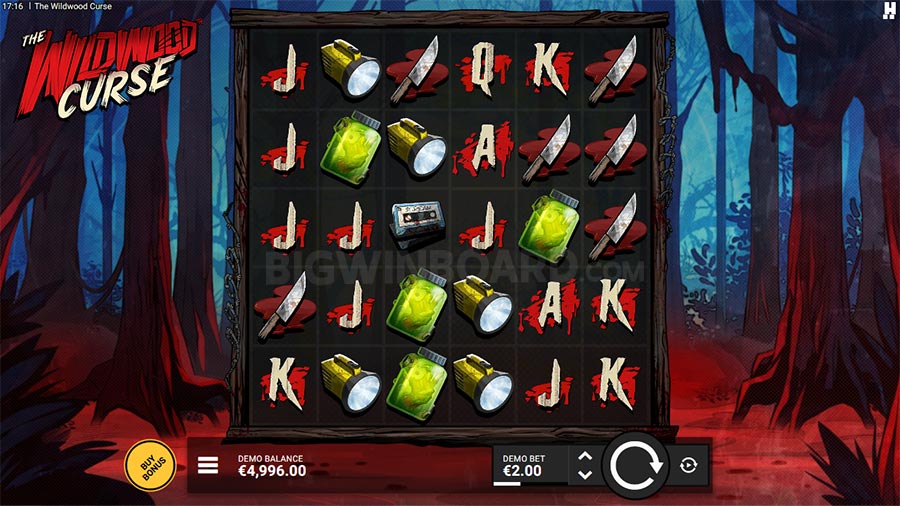Open the hamburger game menu
900x506 pixels.
pos(208,465)
